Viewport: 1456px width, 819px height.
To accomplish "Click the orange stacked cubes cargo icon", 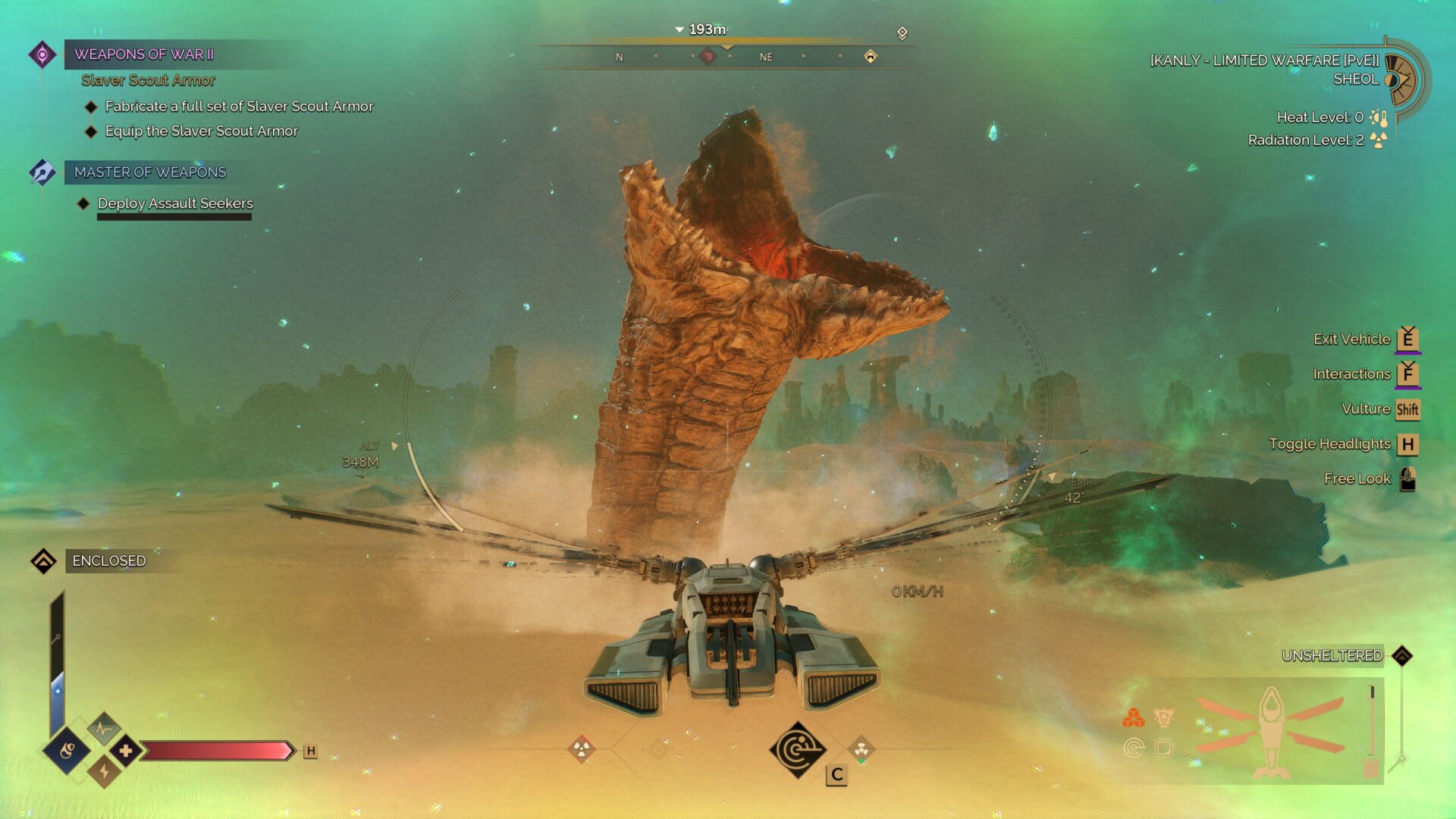I will [1134, 717].
